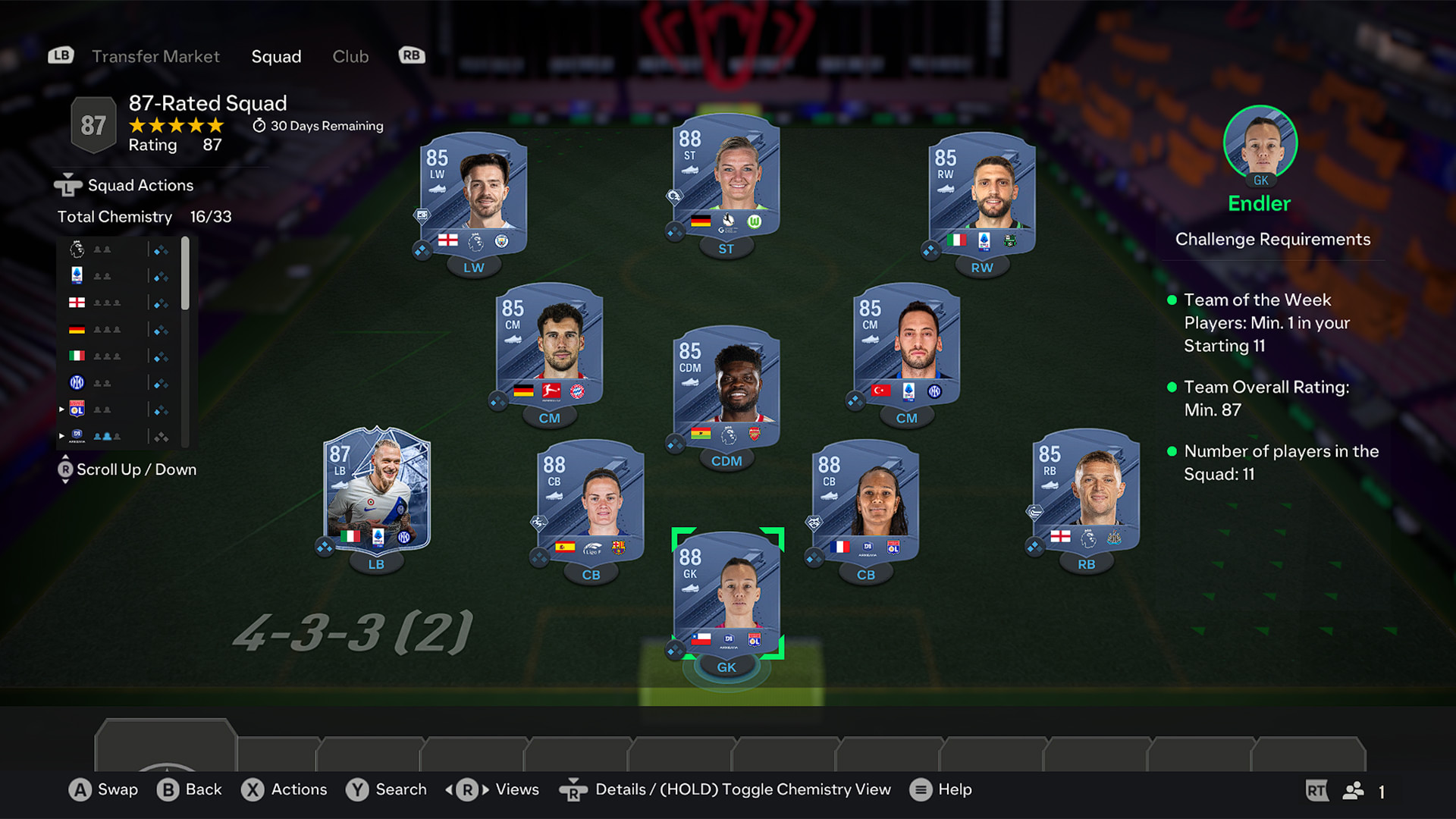Image resolution: width=1456 pixels, height=819 pixels.
Task: Select the 85 CDM player card
Action: 726,387
